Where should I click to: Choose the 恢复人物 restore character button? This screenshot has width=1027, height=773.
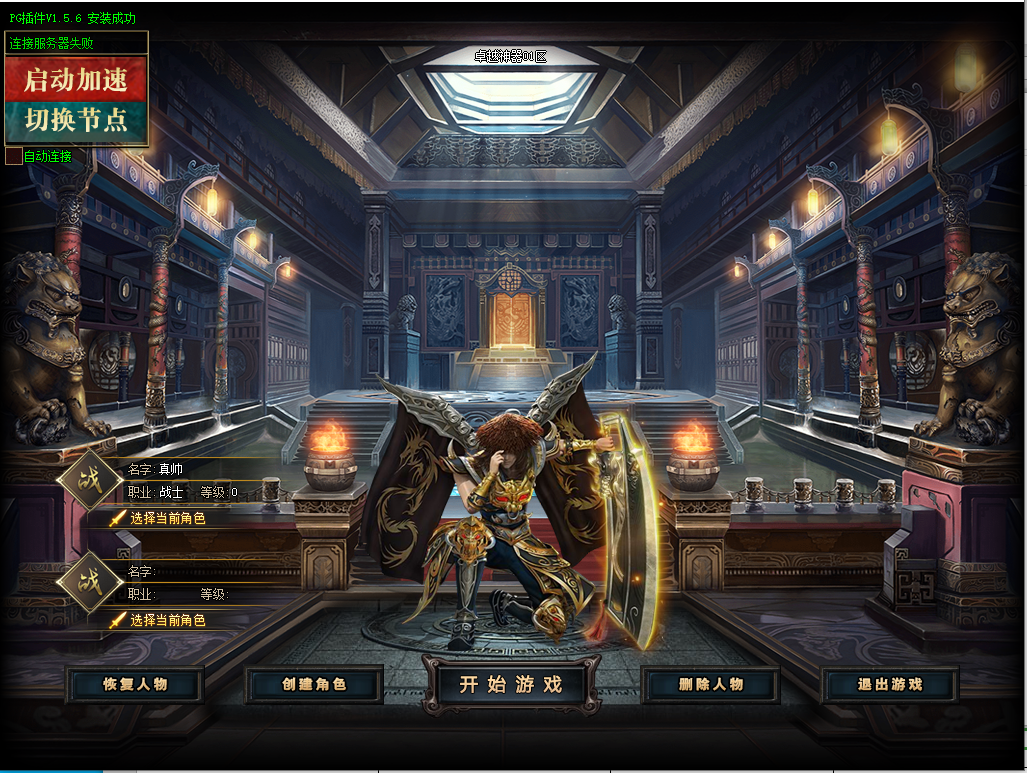coord(135,685)
